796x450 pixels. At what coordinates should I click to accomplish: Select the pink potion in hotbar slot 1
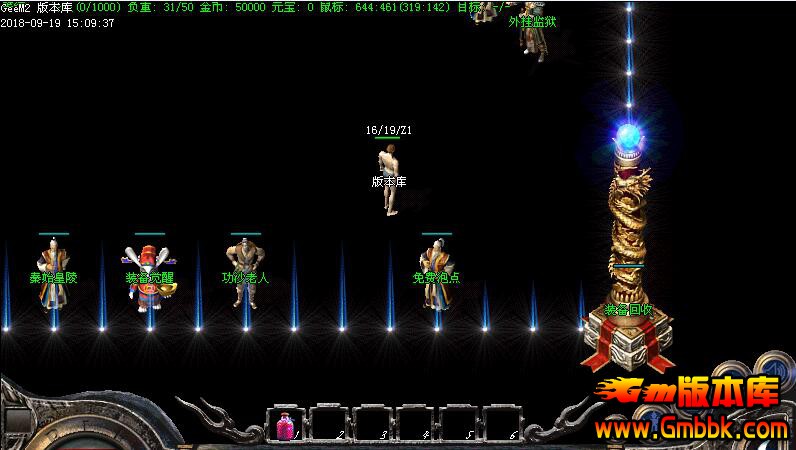pyautogui.click(x=285, y=424)
